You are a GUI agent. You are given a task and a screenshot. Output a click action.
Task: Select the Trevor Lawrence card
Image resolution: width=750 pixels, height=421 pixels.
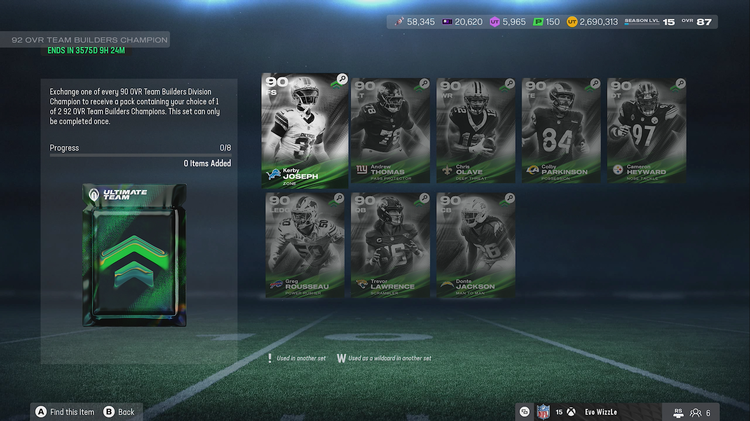[x=392, y=245]
